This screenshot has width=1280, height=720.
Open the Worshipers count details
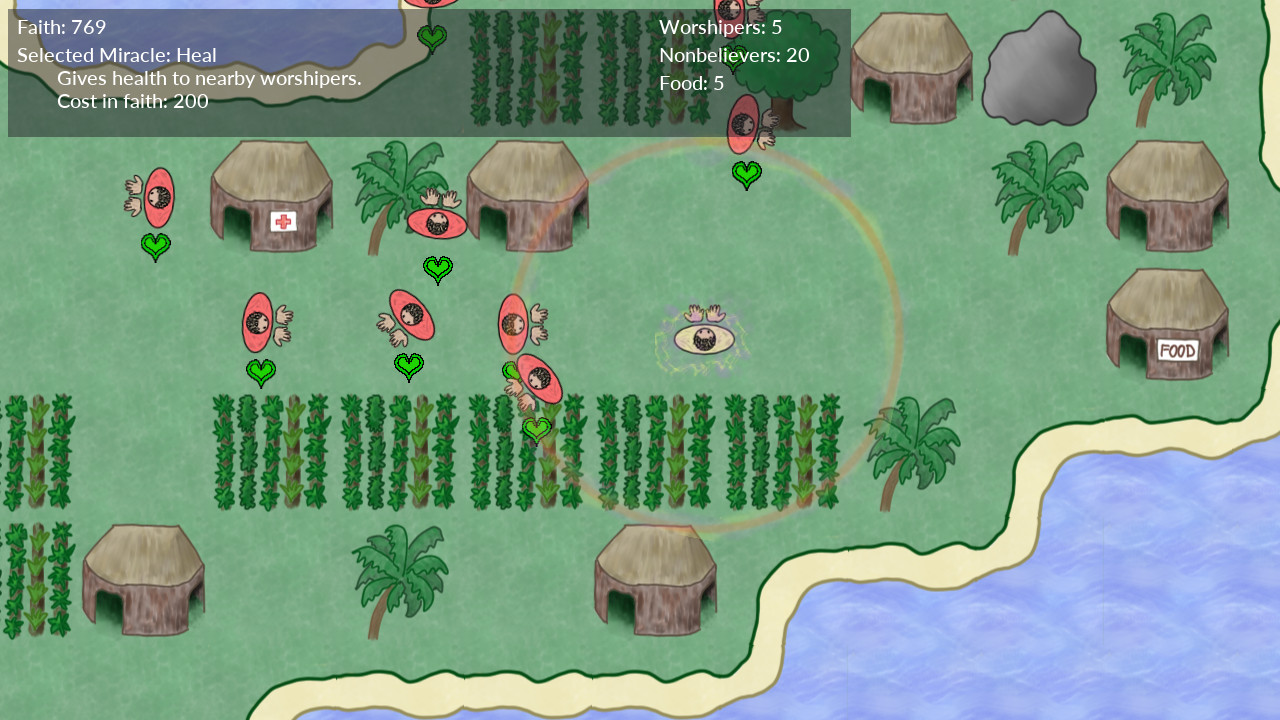click(x=719, y=27)
